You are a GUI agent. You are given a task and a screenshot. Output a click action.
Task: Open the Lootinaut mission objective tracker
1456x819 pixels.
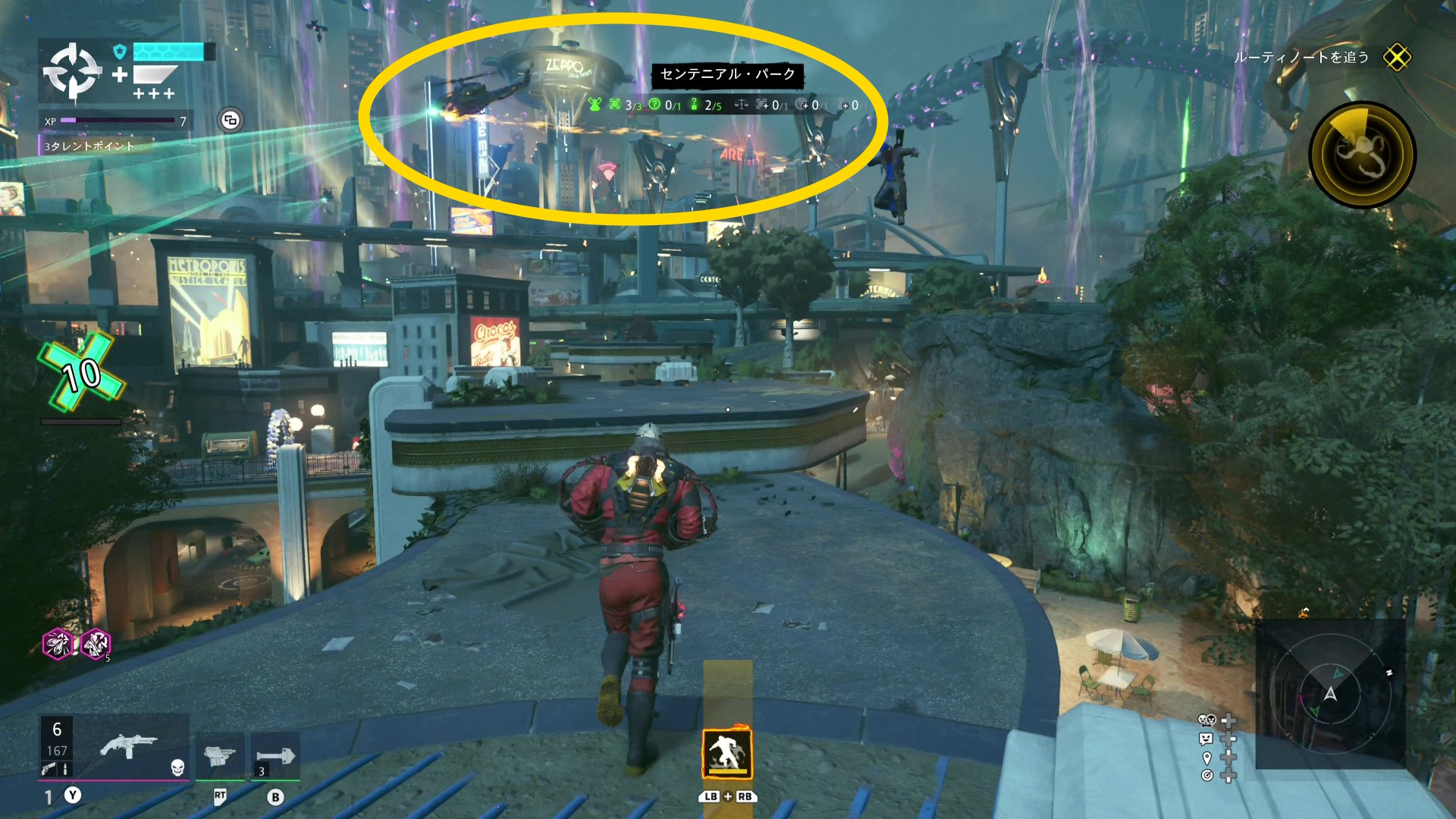[1301, 58]
